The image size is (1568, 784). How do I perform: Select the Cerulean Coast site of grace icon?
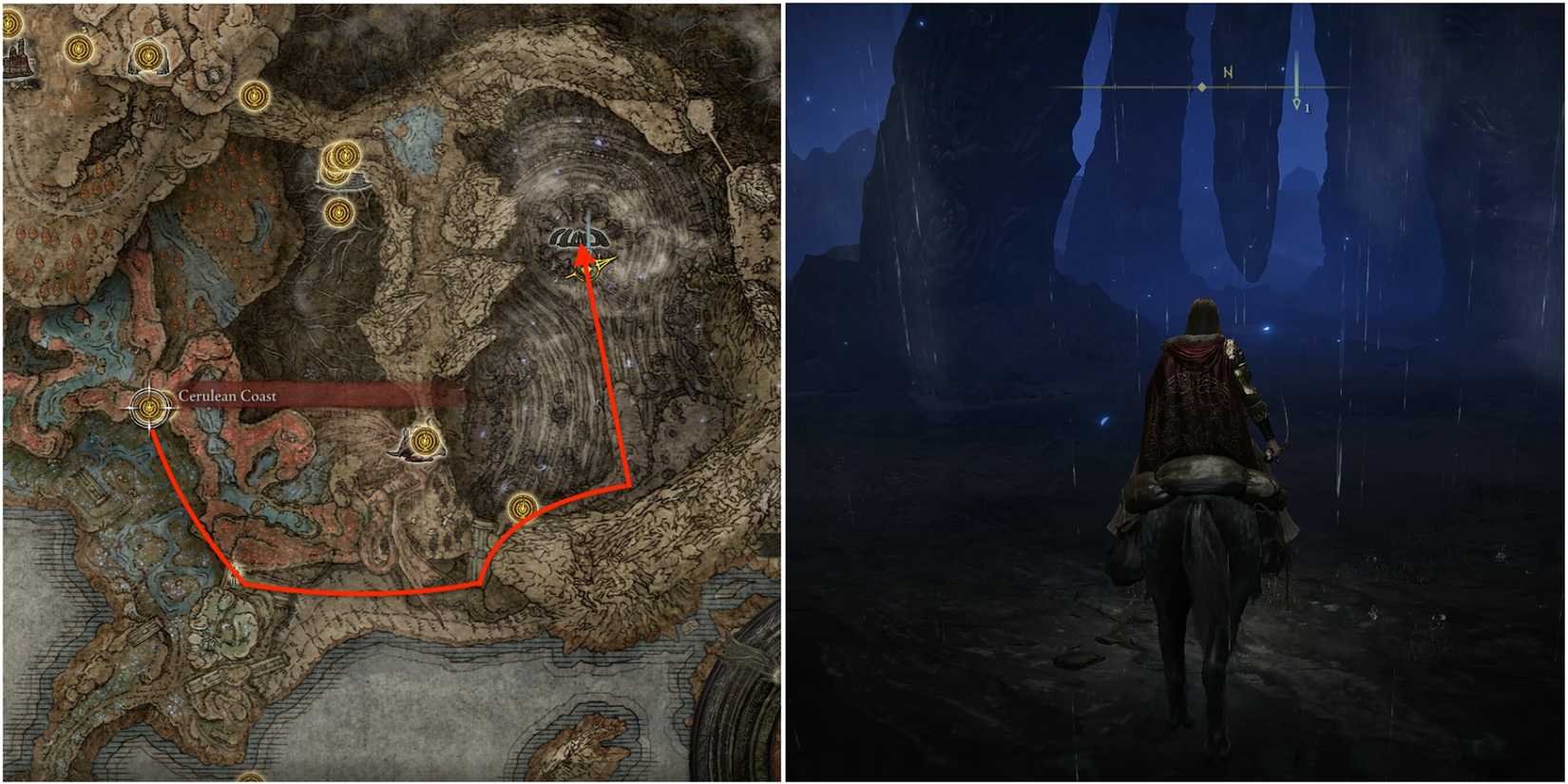click(148, 409)
